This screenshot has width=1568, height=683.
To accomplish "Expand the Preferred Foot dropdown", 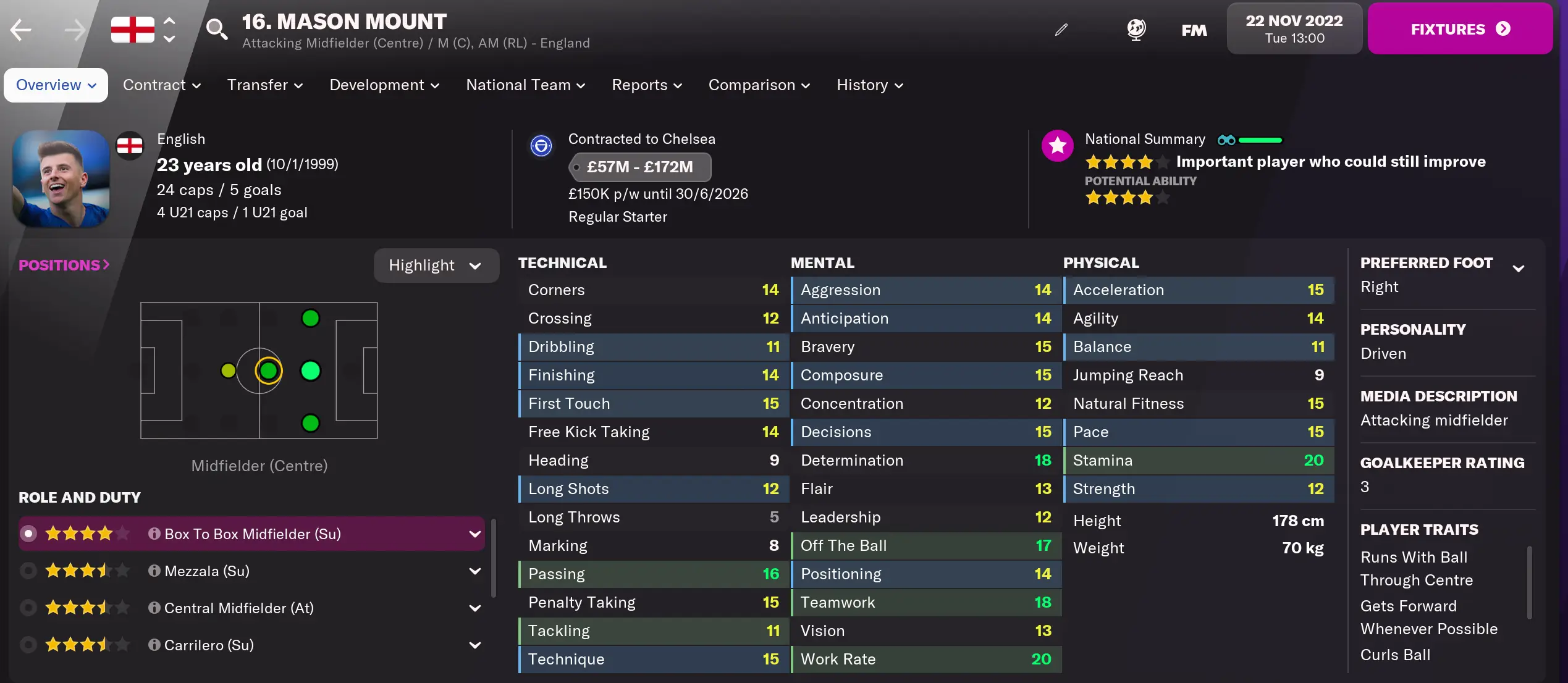I will tap(1520, 267).
